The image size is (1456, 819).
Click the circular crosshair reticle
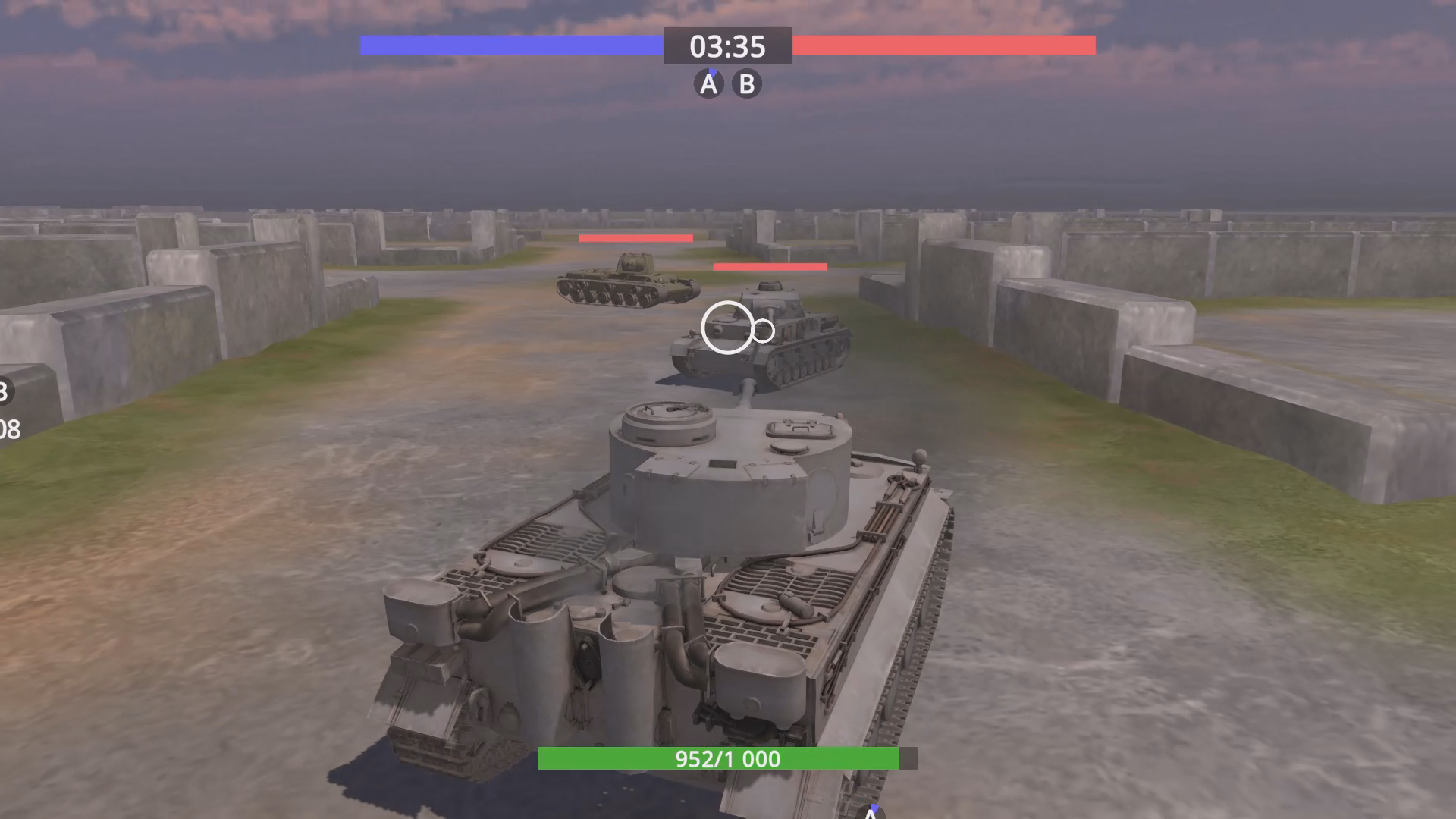point(726,328)
